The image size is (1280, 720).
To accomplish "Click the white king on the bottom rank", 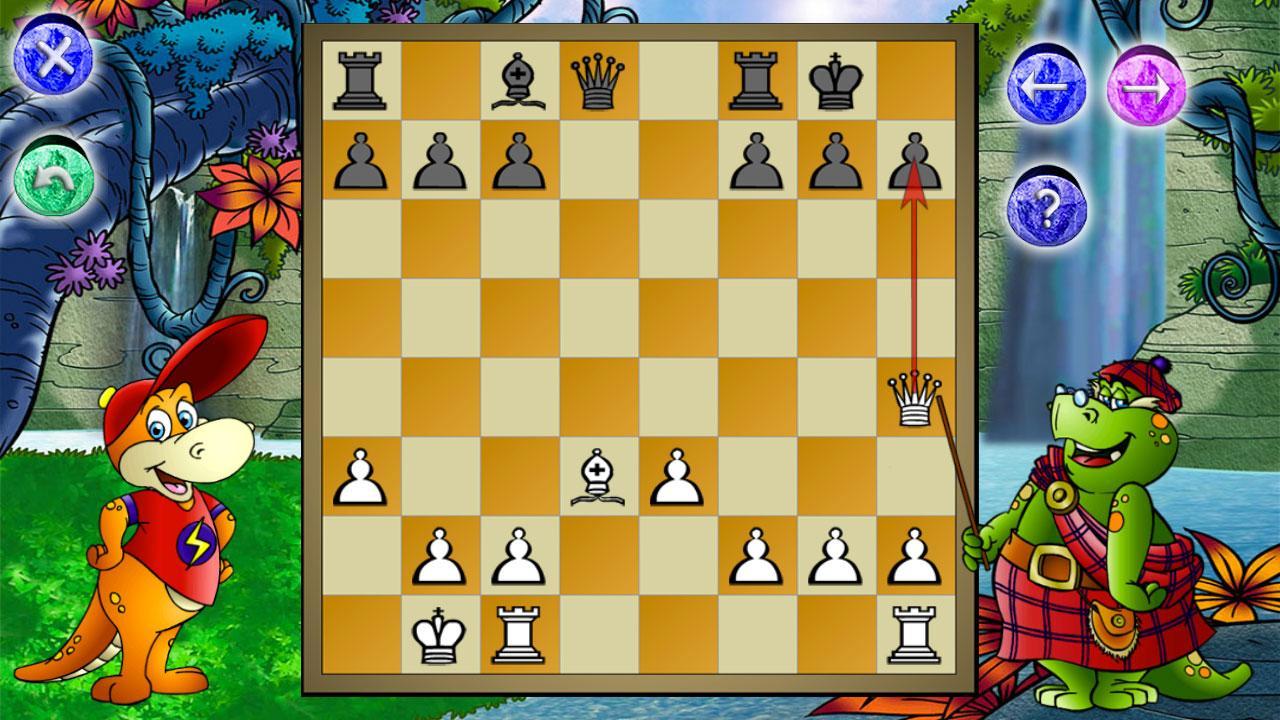I will pos(438,635).
